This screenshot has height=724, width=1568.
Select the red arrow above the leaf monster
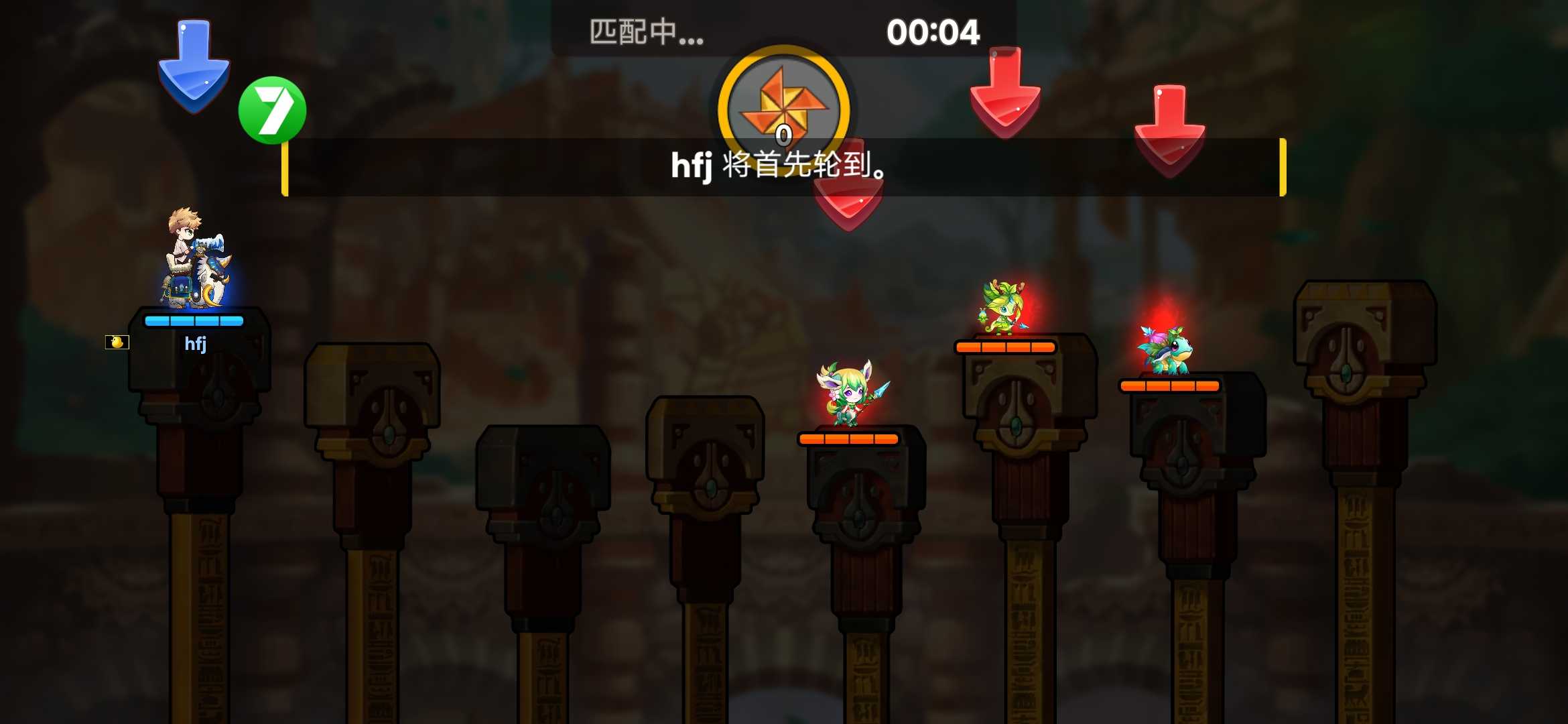[1004, 94]
